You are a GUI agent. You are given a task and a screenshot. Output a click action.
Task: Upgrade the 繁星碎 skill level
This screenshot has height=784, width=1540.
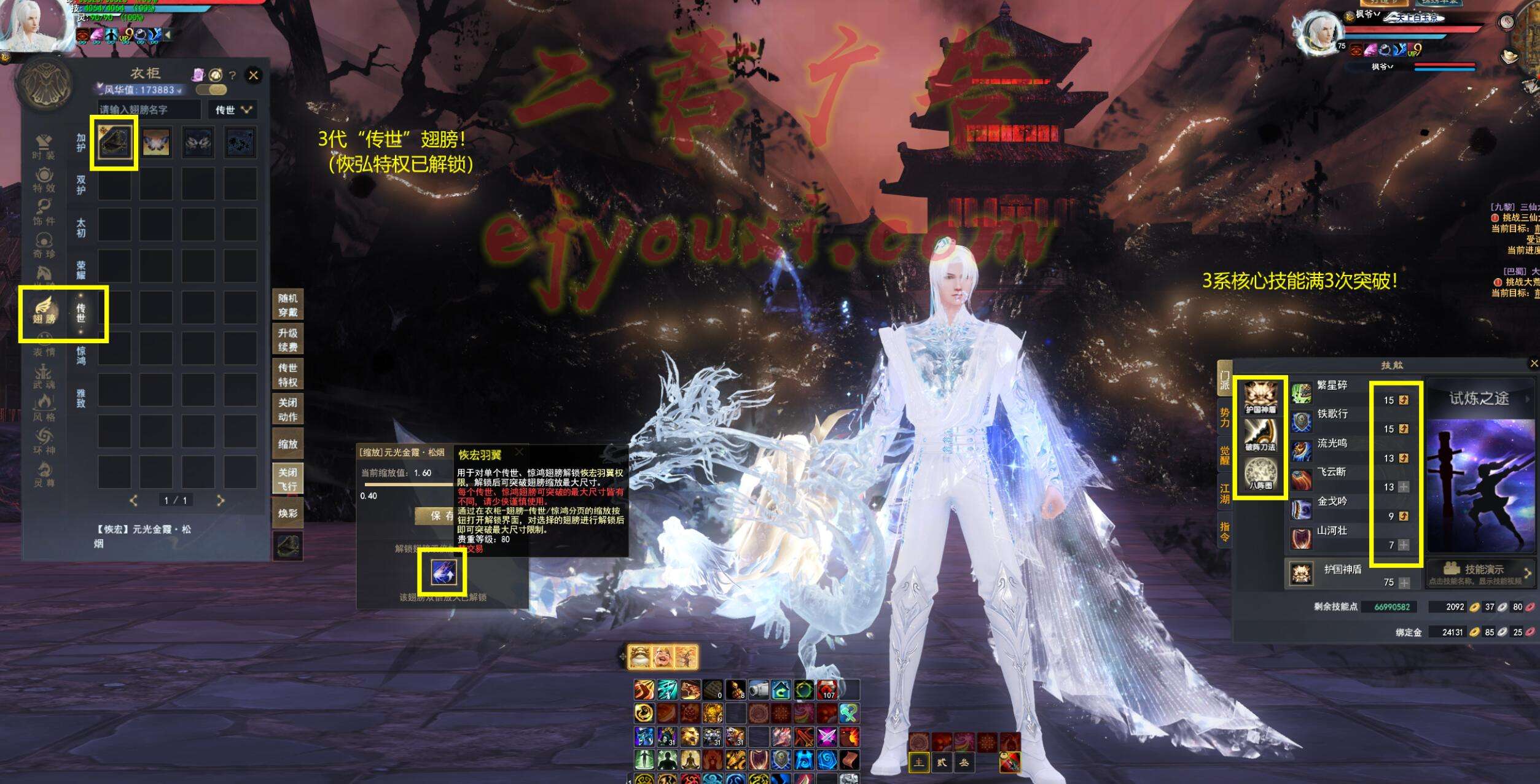[x=1404, y=400]
